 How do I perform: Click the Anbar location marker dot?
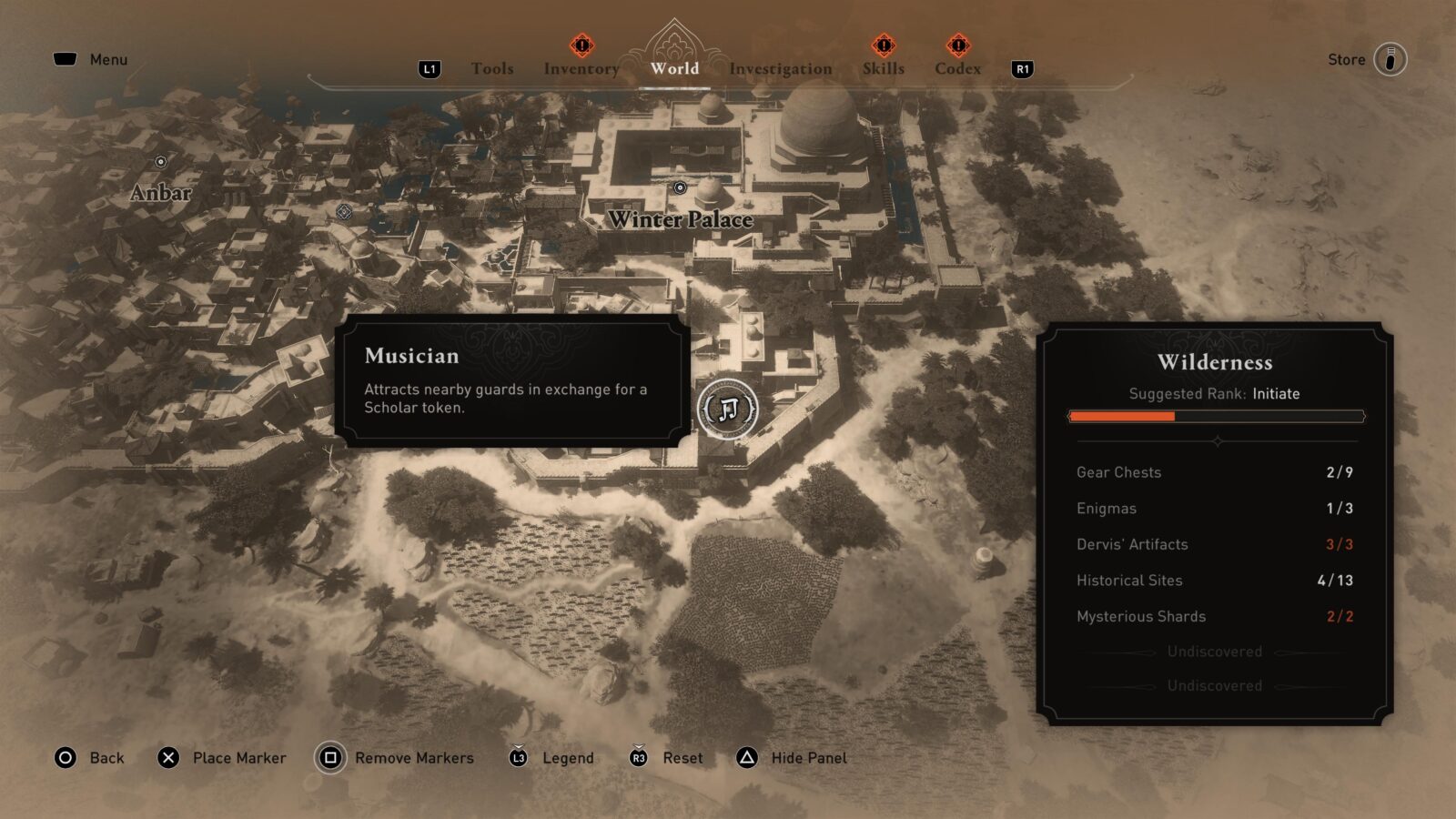161,163
